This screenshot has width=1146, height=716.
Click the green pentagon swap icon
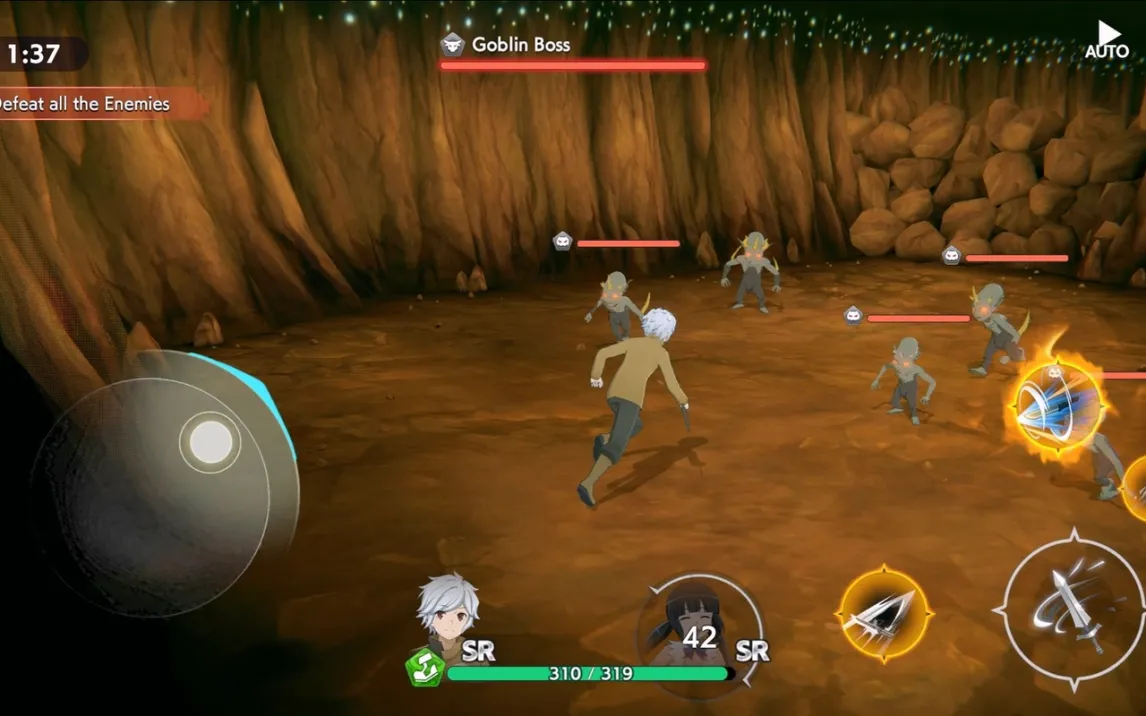coord(424,667)
